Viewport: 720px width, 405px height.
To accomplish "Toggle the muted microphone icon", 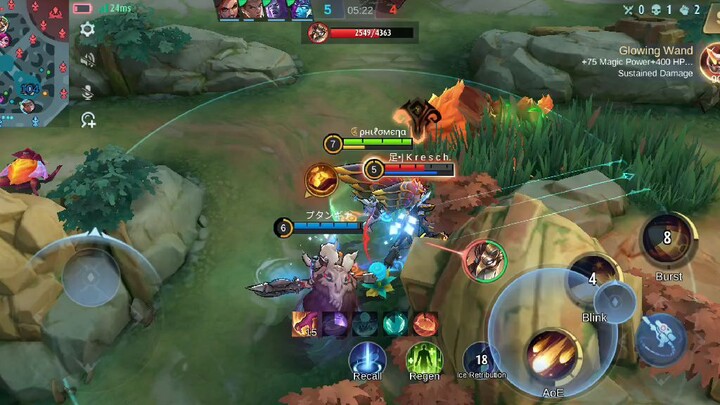I will (x=88, y=92).
